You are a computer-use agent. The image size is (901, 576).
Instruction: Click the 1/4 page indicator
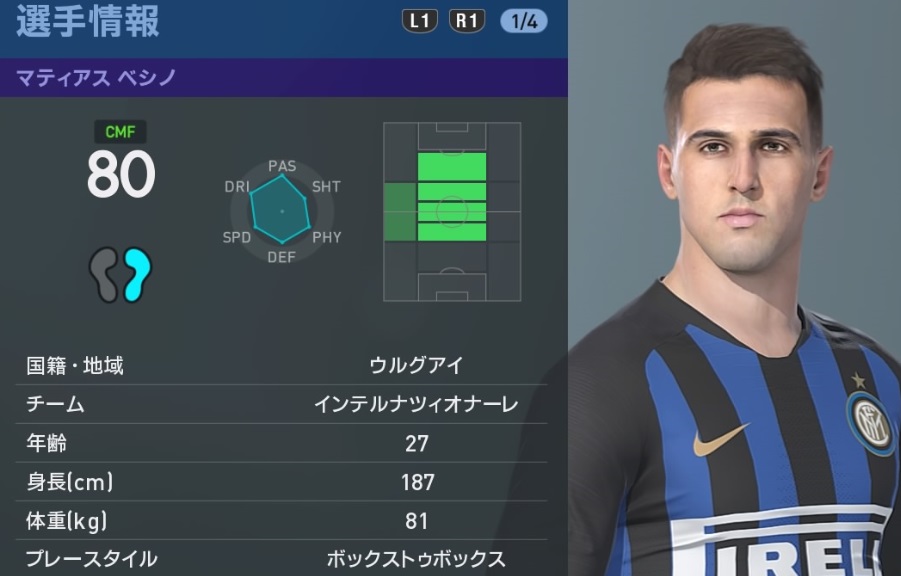(524, 21)
